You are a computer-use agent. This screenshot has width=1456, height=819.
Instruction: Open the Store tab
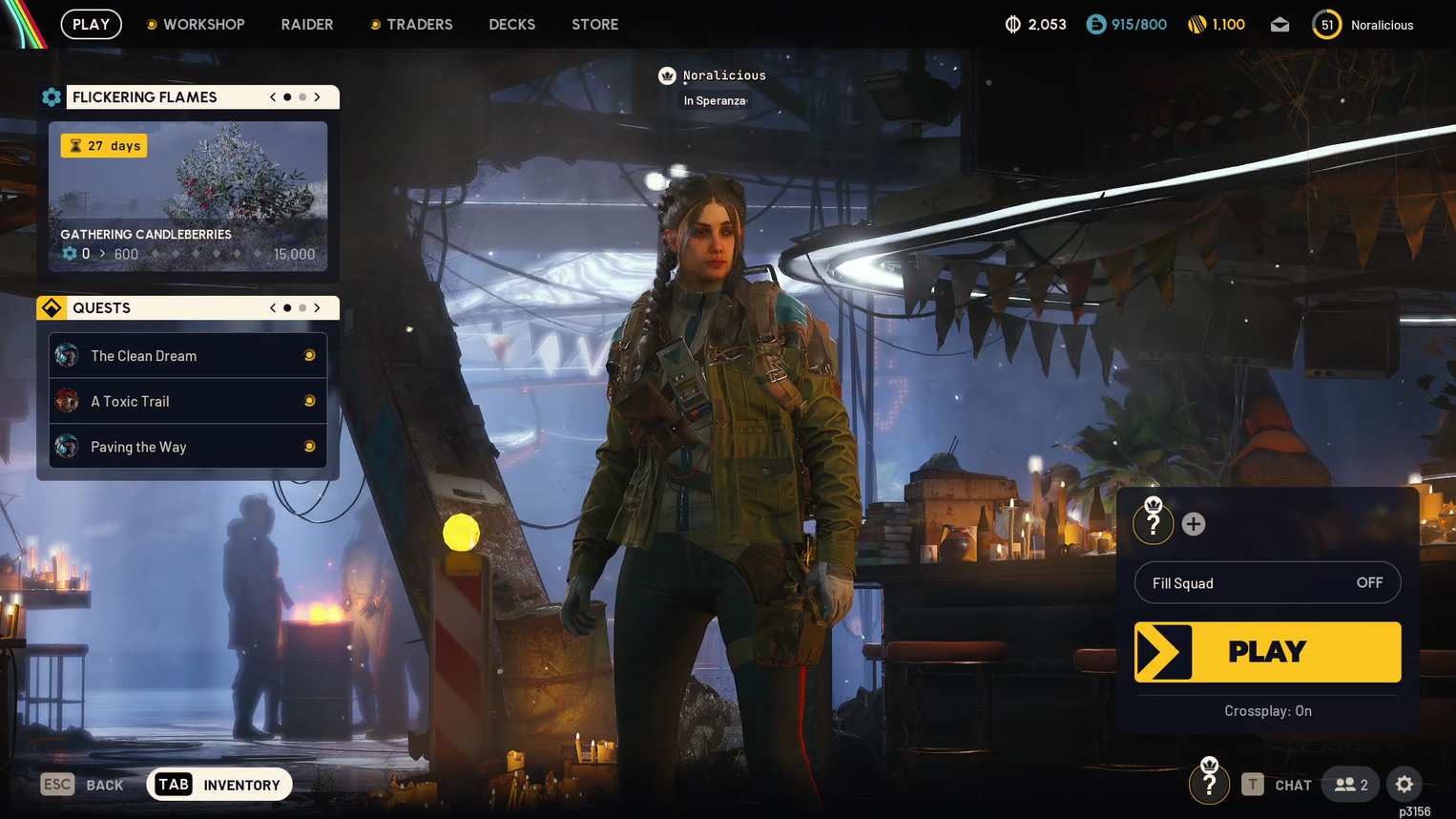[x=594, y=25]
